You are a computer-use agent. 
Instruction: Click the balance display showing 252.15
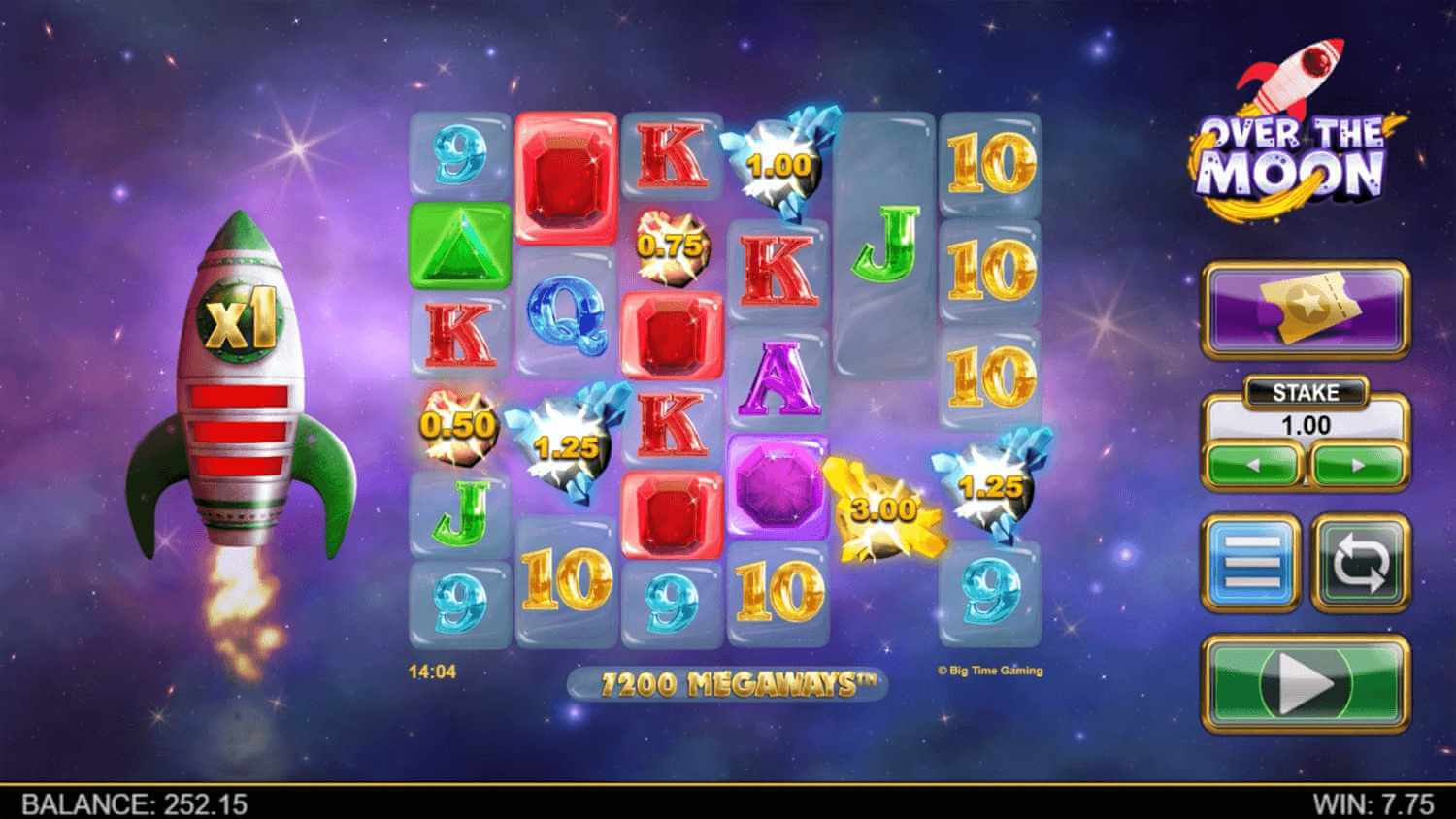pyautogui.click(x=136, y=803)
